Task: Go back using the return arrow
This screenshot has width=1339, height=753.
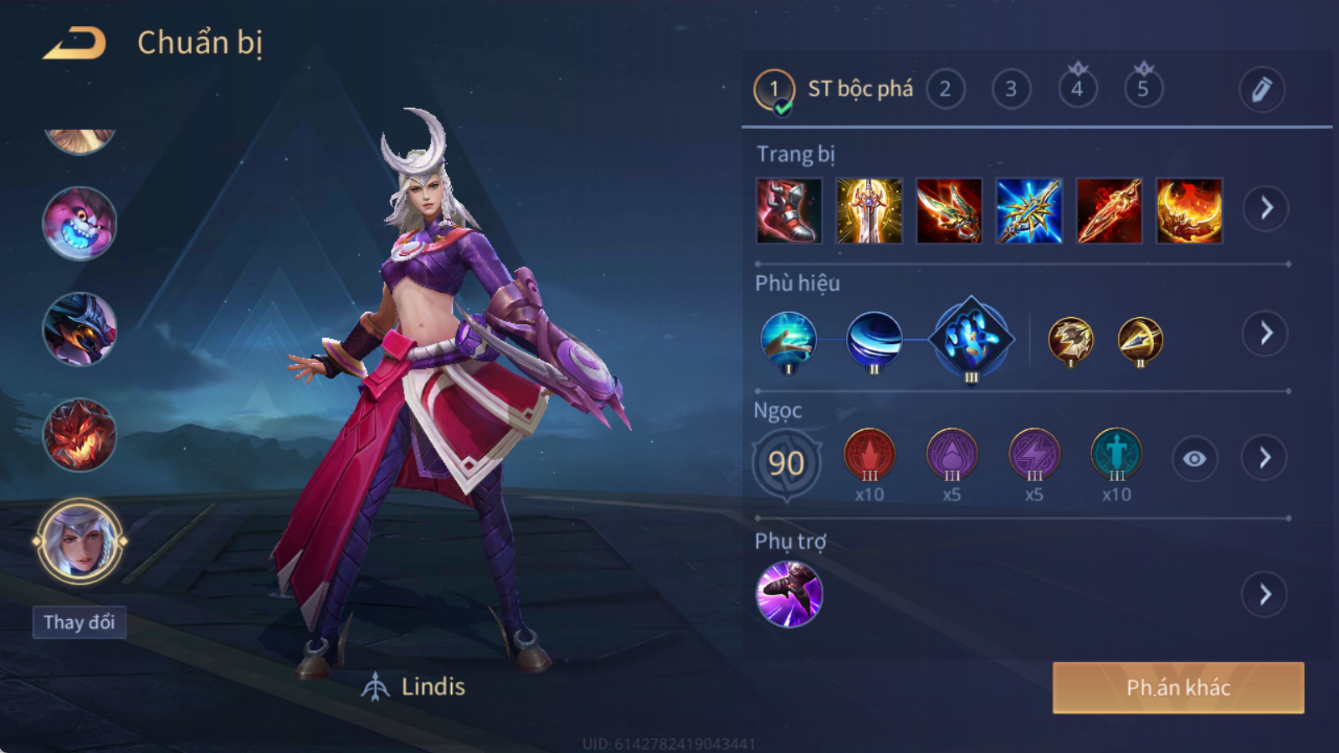Action: [75, 43]
